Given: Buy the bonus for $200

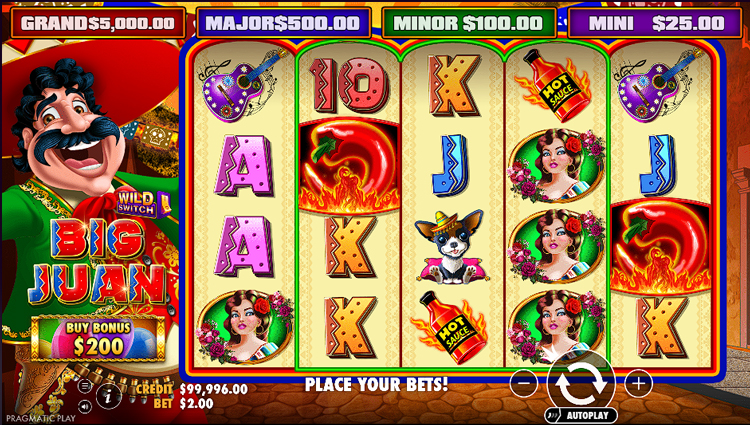Looking at the screenshot, I should [97, 338].
